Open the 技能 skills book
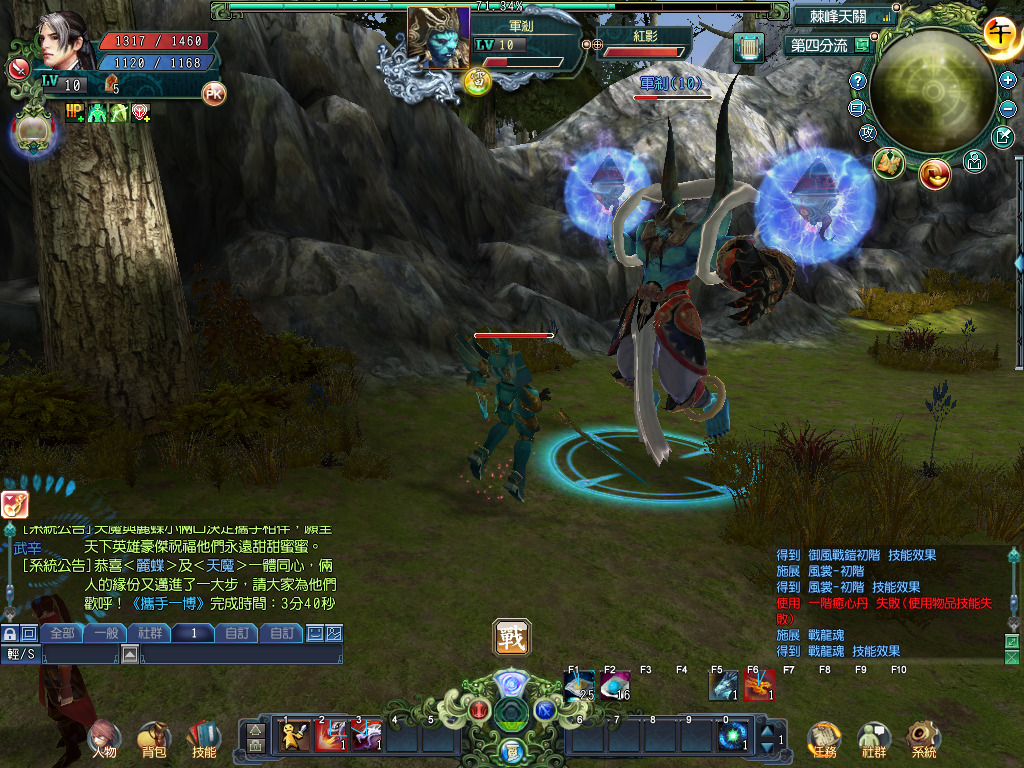1024x768 pixels. (204, 739)
